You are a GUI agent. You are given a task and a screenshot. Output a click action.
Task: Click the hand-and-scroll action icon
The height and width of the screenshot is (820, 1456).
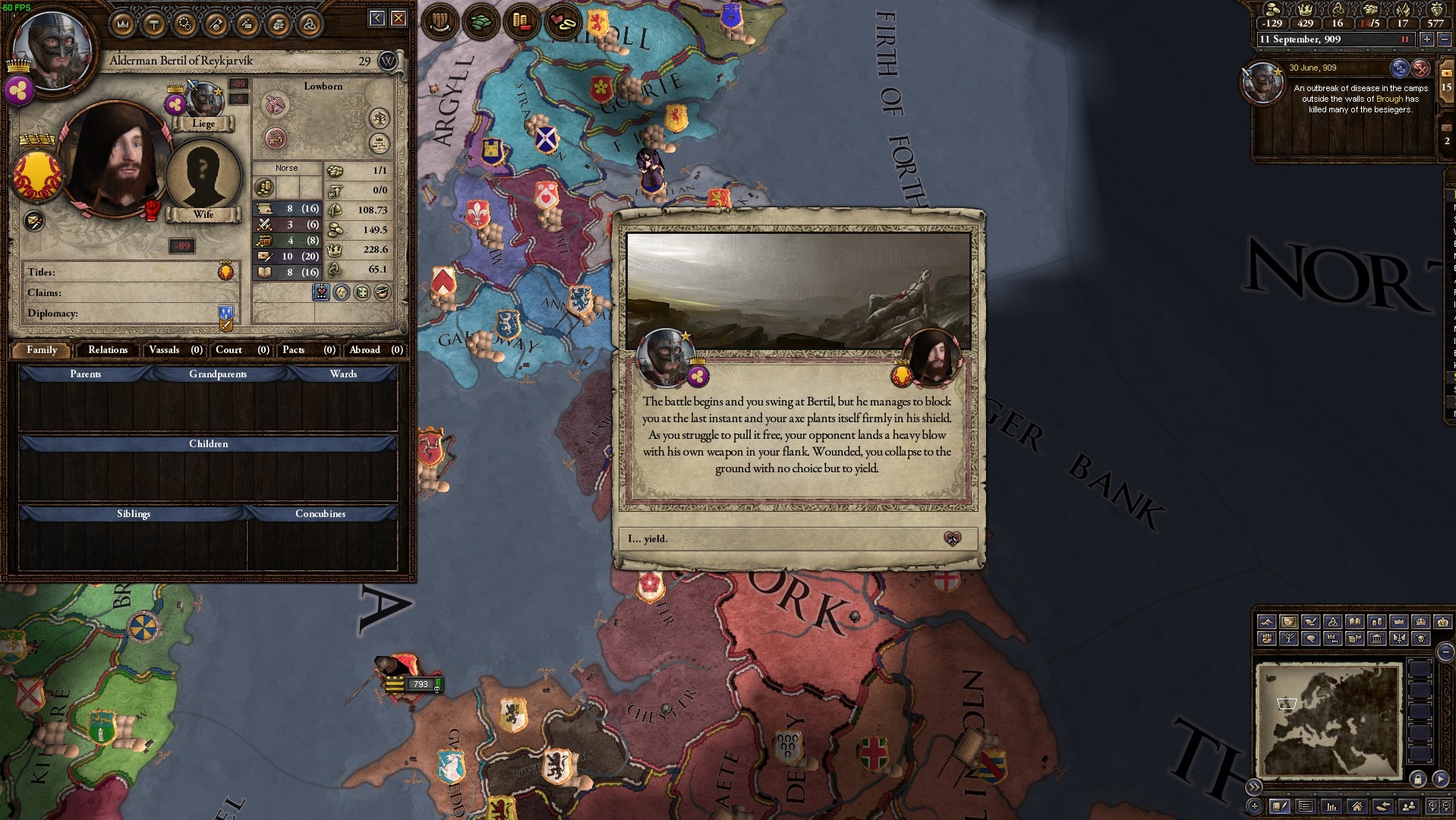pos(275,24)
